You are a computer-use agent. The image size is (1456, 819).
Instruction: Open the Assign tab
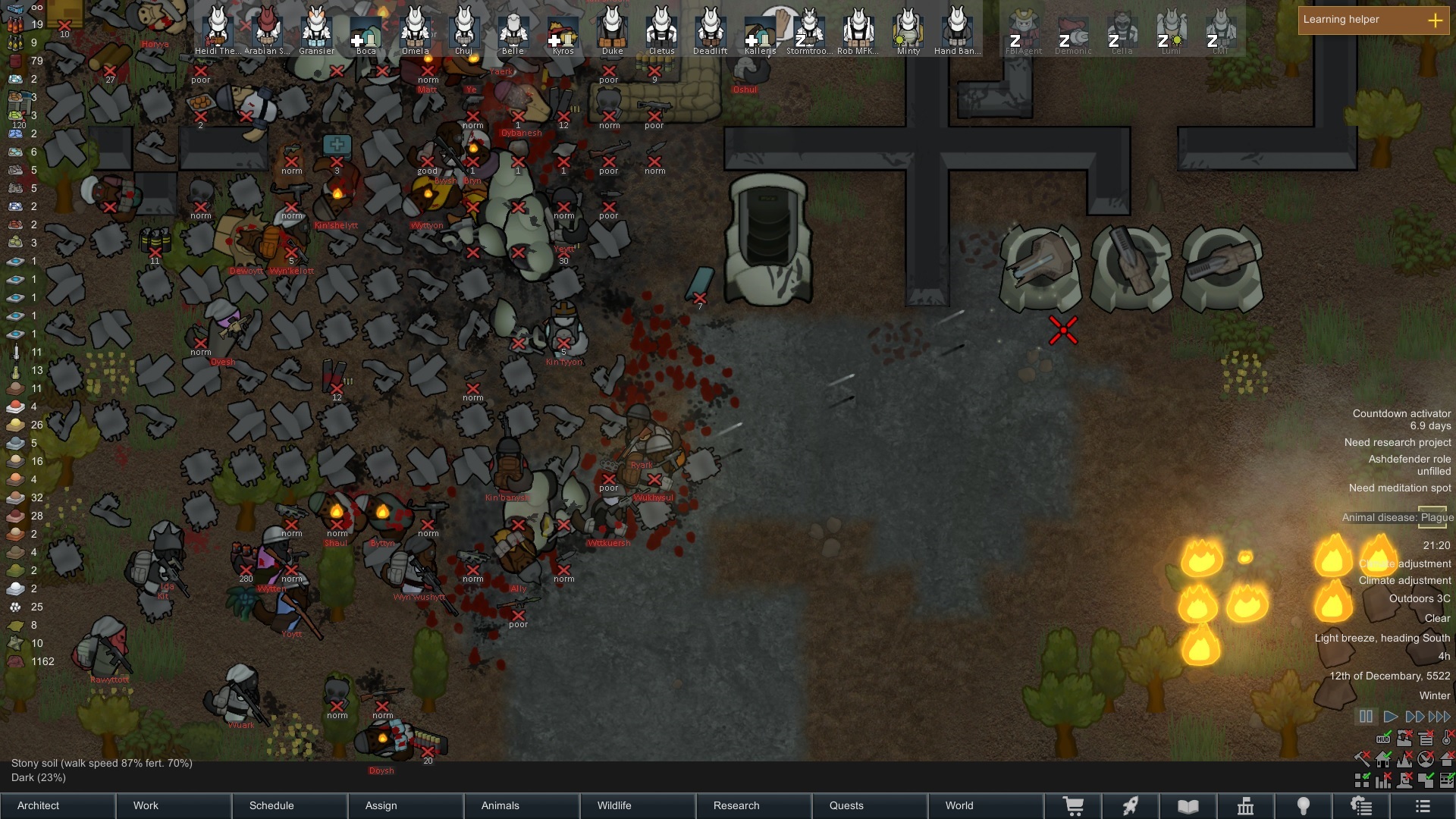(406, 805)
